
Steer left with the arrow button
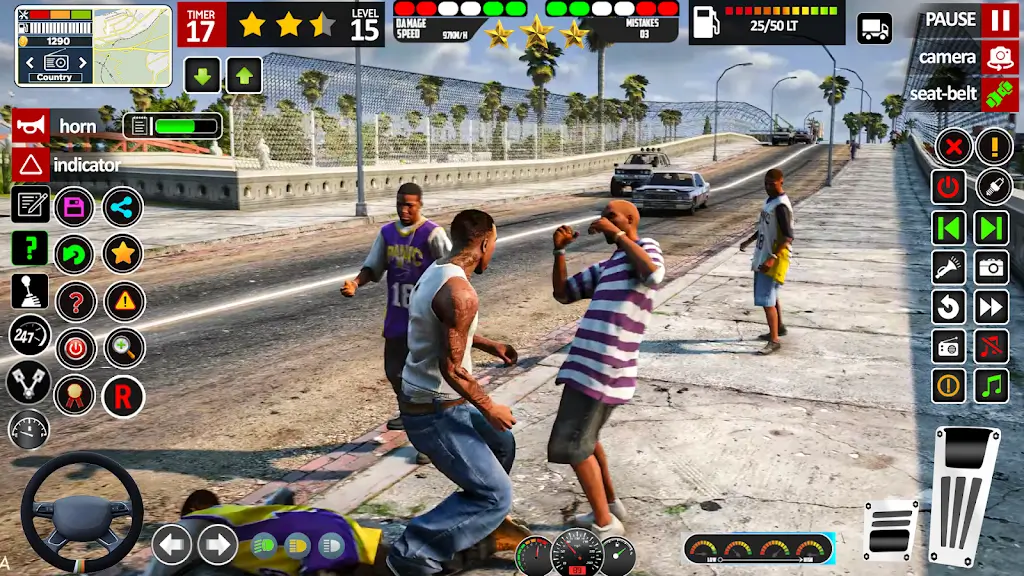pos(172,545)
